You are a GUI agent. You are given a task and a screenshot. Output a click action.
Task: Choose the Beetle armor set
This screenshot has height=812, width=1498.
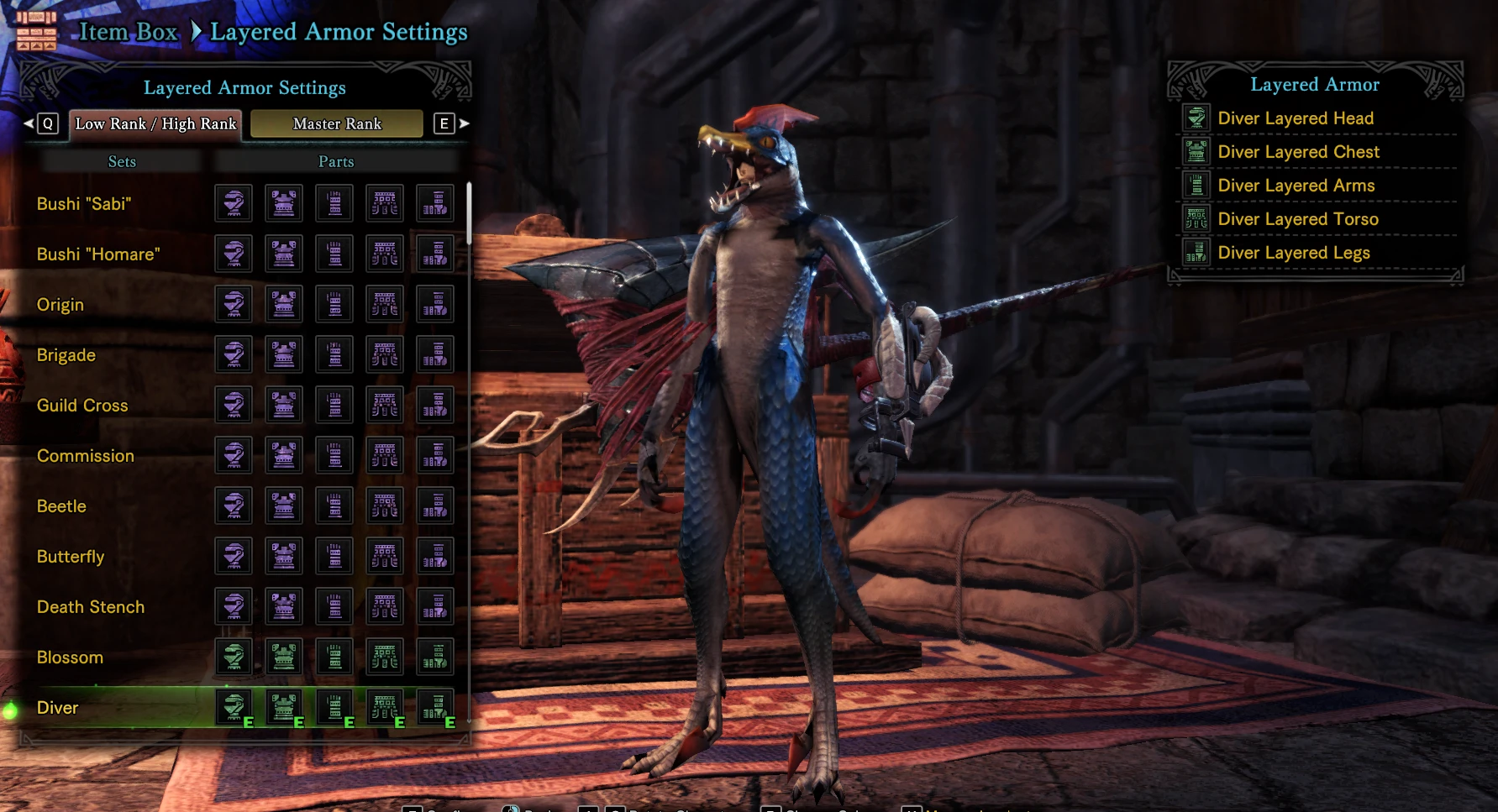point(61,506)
